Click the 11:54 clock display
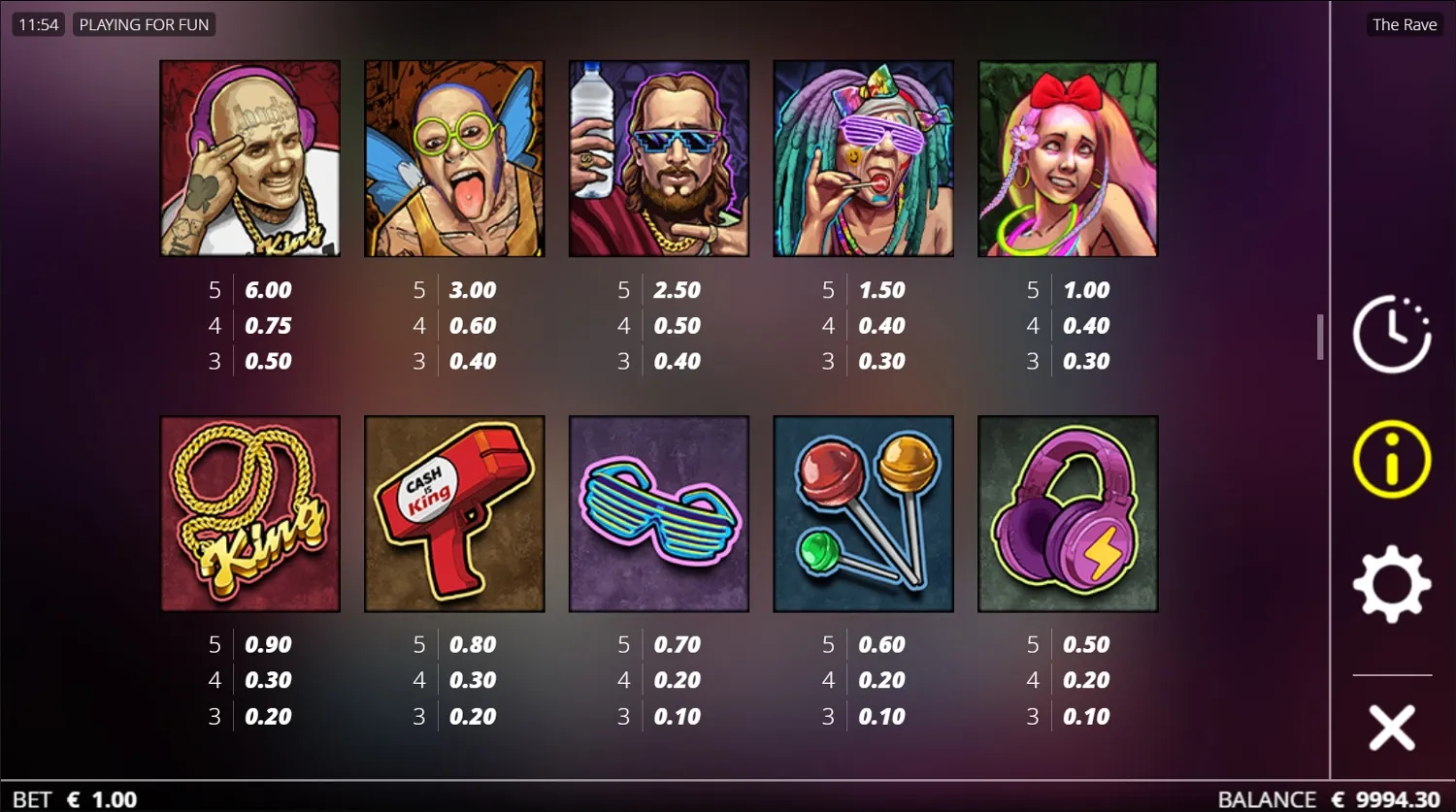The width and height of the screenshot is (1456, 812). [x=38, y=24]
